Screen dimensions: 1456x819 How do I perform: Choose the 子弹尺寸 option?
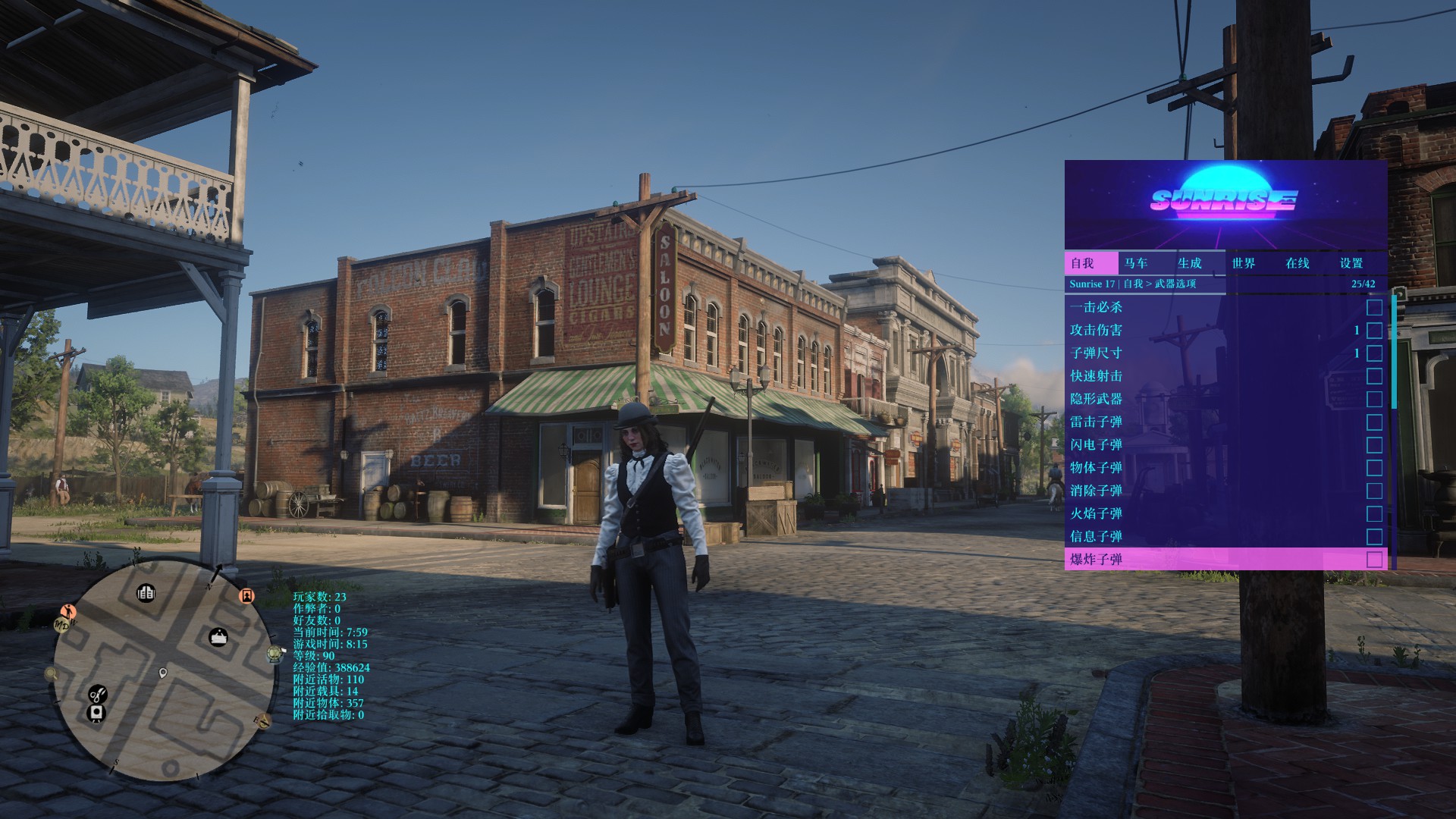pyautogui.click(x=1096, y=353)
